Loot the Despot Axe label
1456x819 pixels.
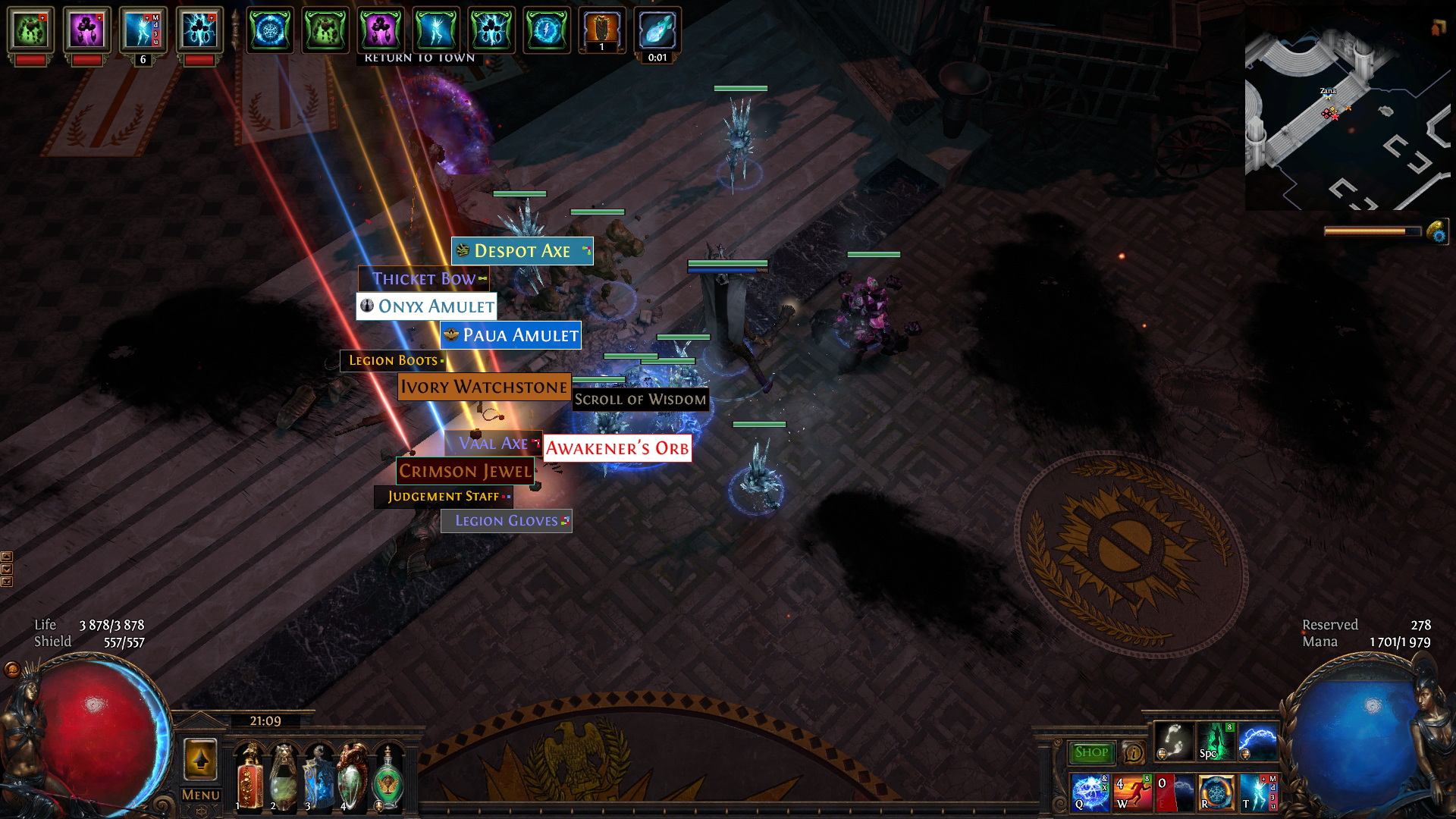[522, 251]
